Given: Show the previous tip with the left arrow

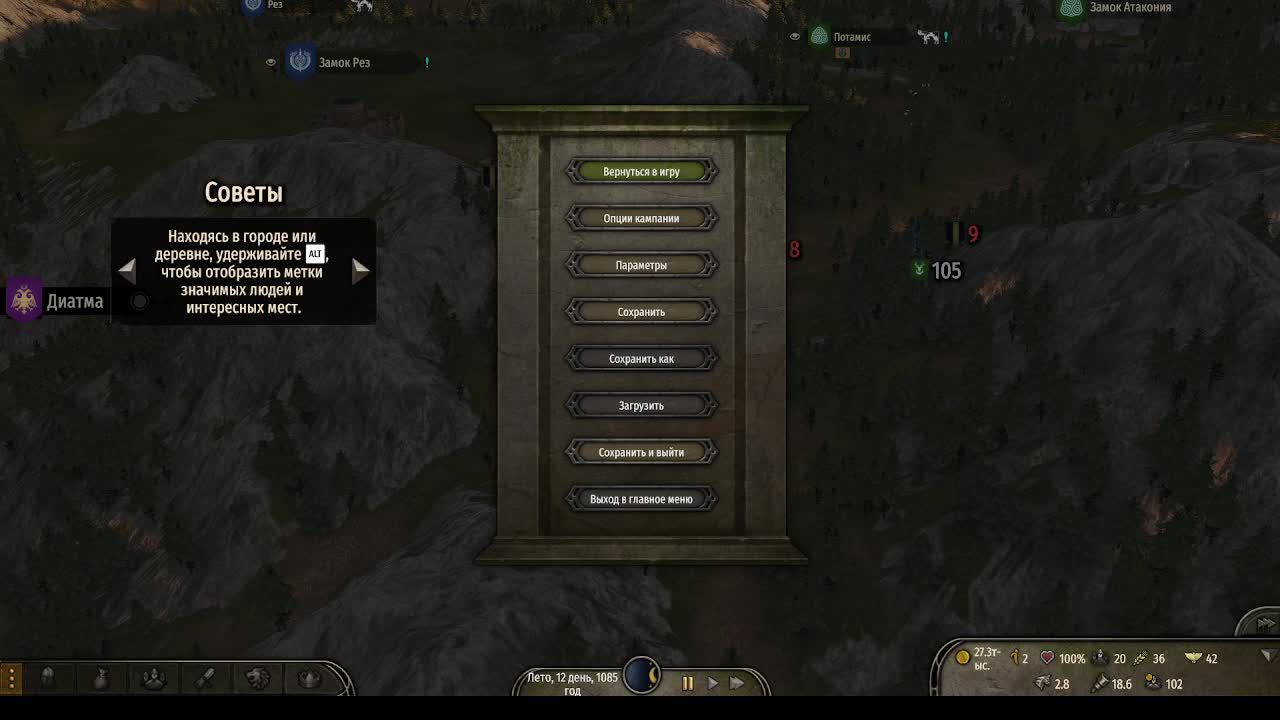Looking at the screenshot, I should click(127, 270).
